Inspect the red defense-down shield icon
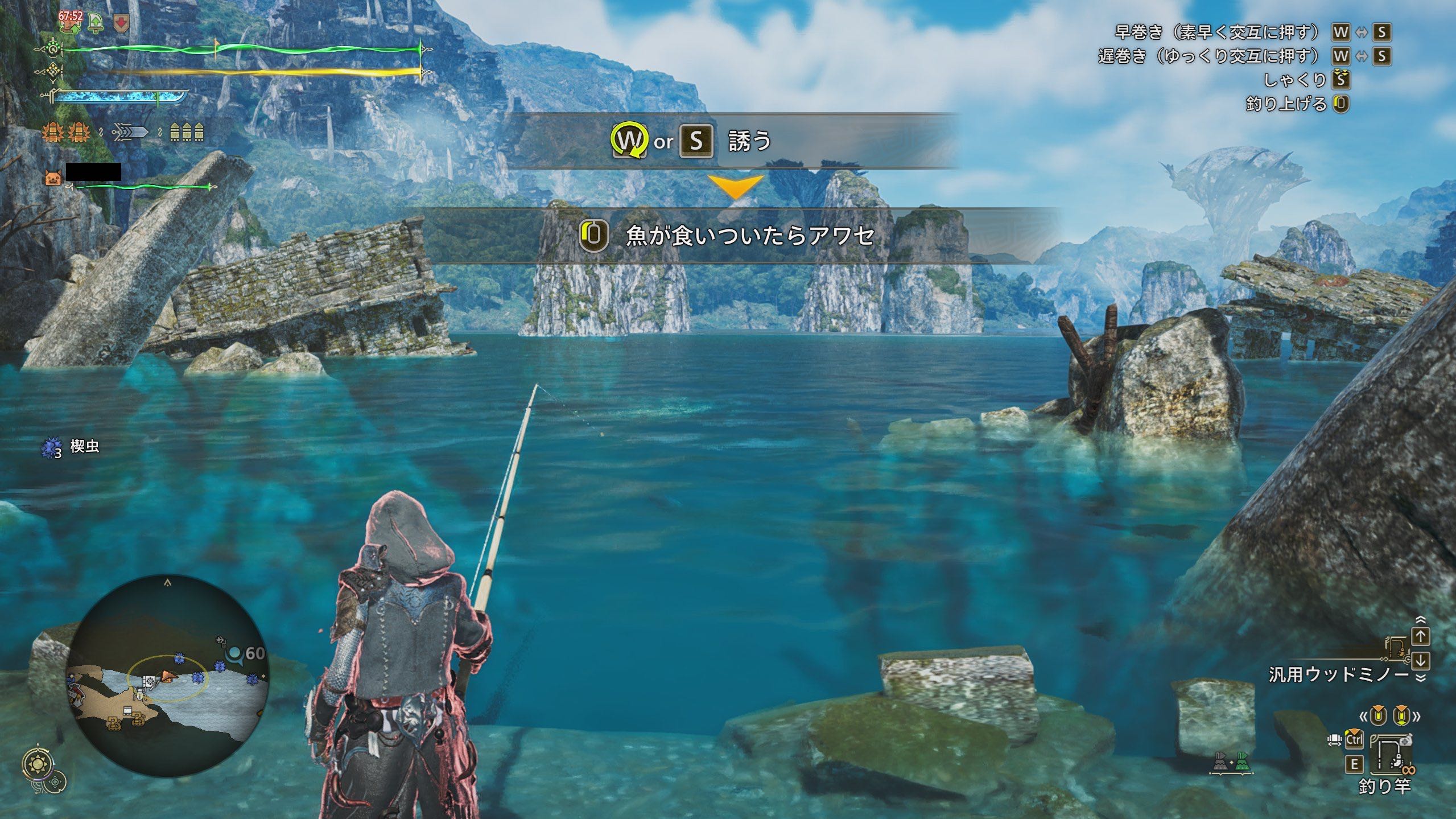This screenshot has width=1456, height=819. coord(121,23)
